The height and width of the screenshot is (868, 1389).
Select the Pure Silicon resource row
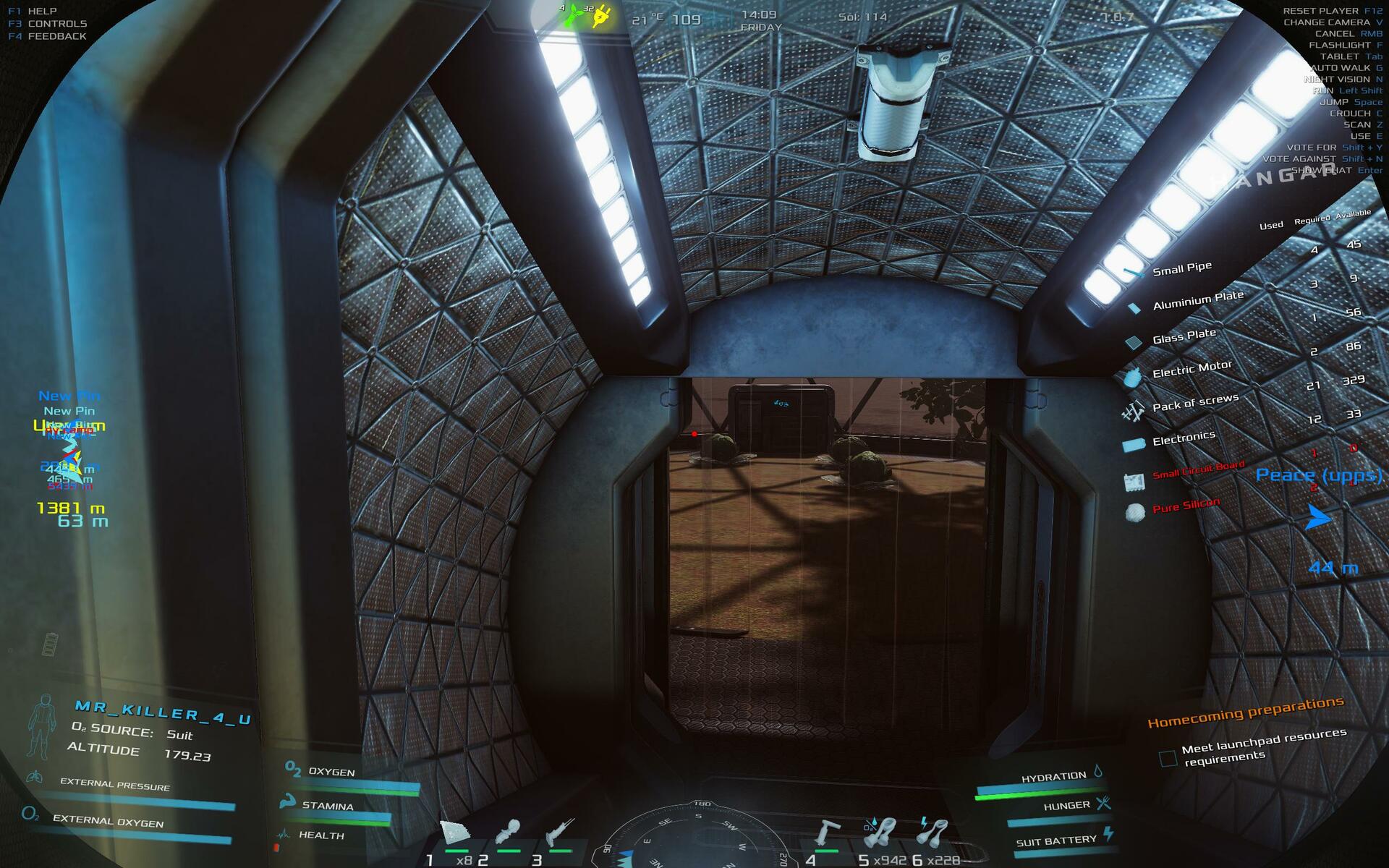point(1186,506)
